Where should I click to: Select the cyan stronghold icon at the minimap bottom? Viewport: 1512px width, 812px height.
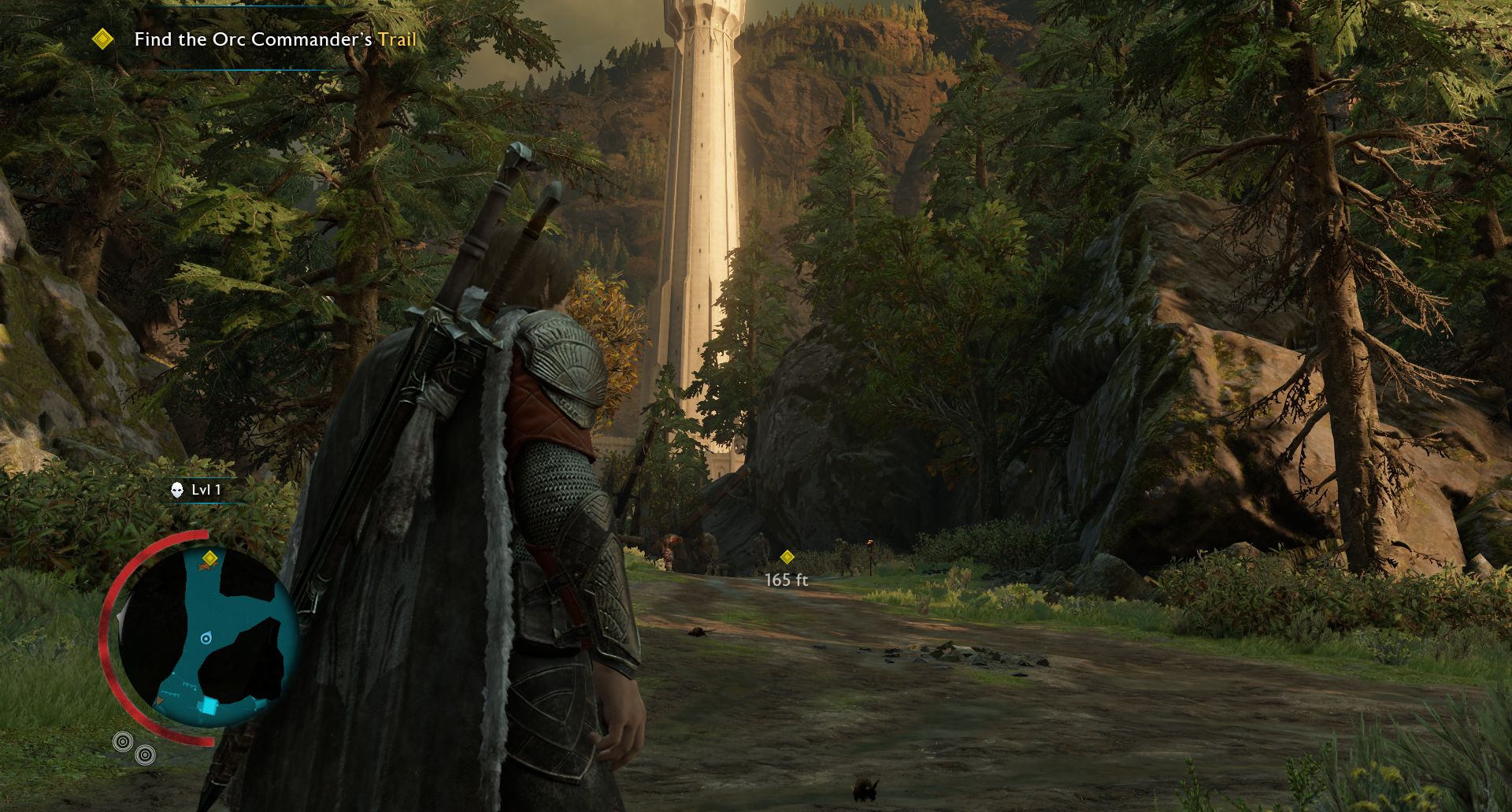pos(209,706)
